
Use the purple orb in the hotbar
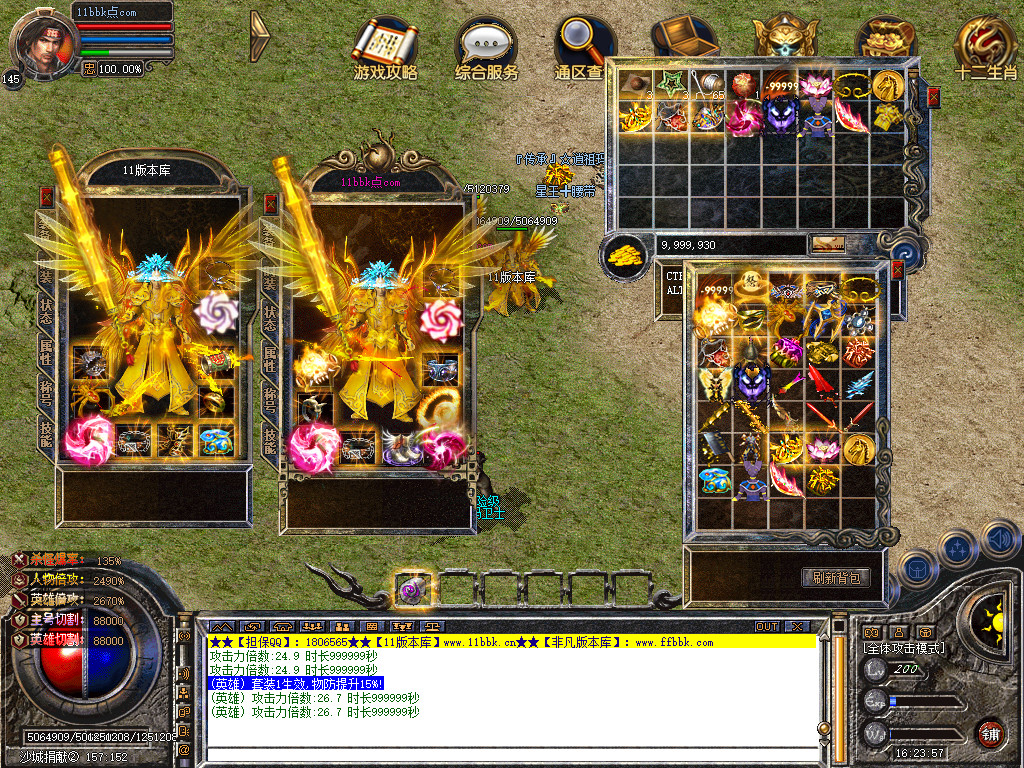[x=413, y=589]
